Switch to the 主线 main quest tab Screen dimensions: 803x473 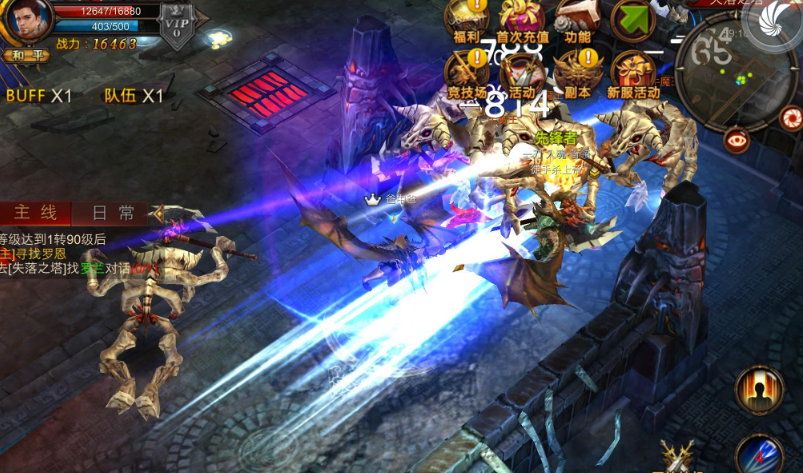click(35, 212)
